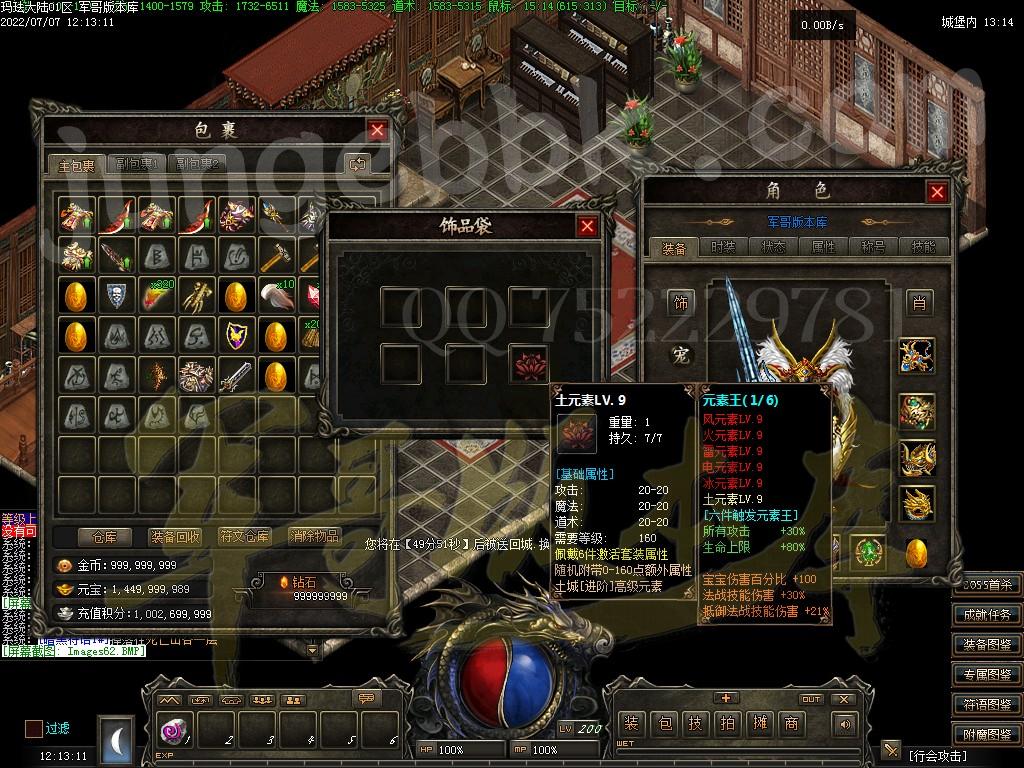Show the 属性 attributes tab

point(824,247)
